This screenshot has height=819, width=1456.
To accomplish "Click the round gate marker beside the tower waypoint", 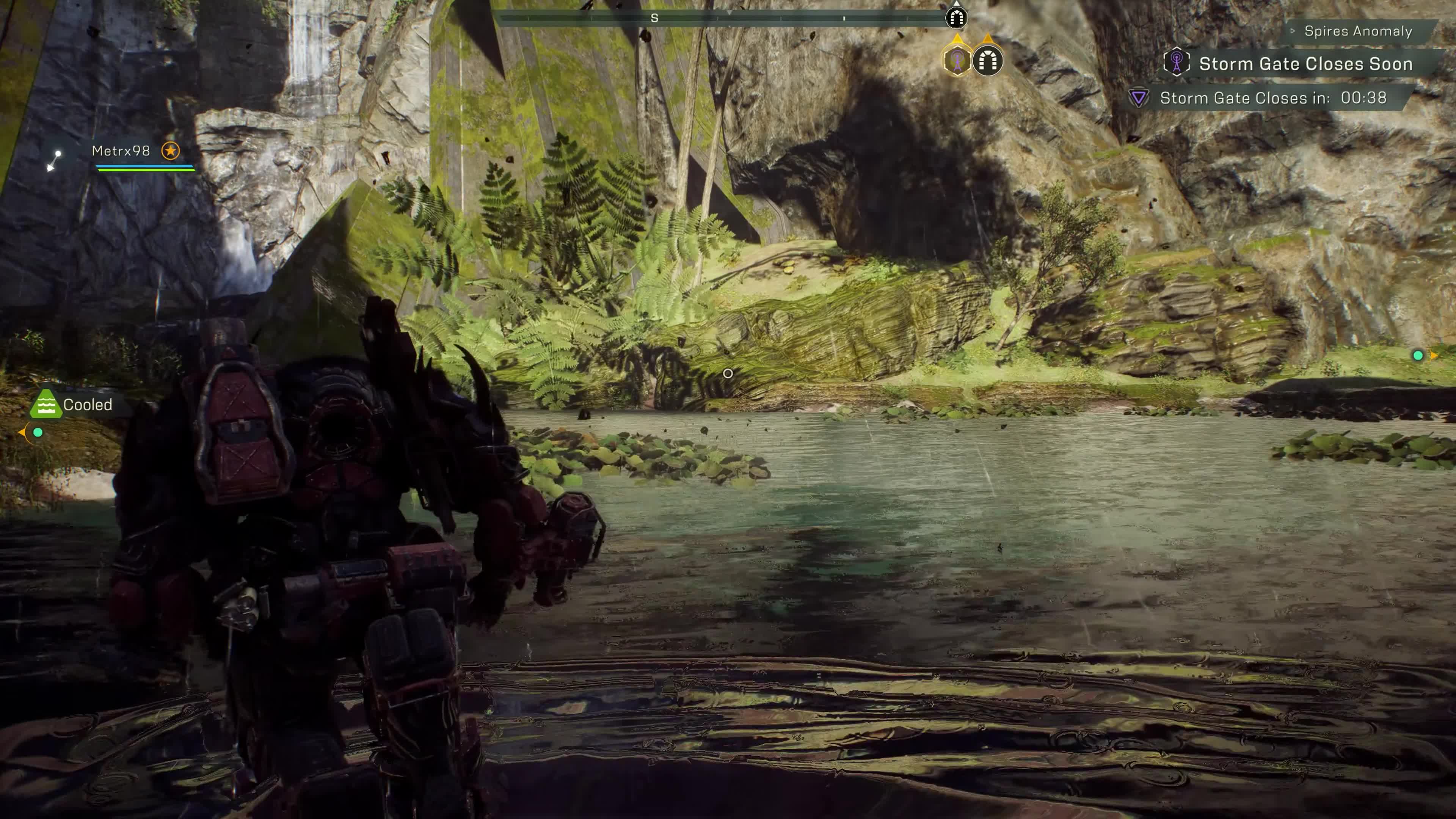I will tap(987, 60).
